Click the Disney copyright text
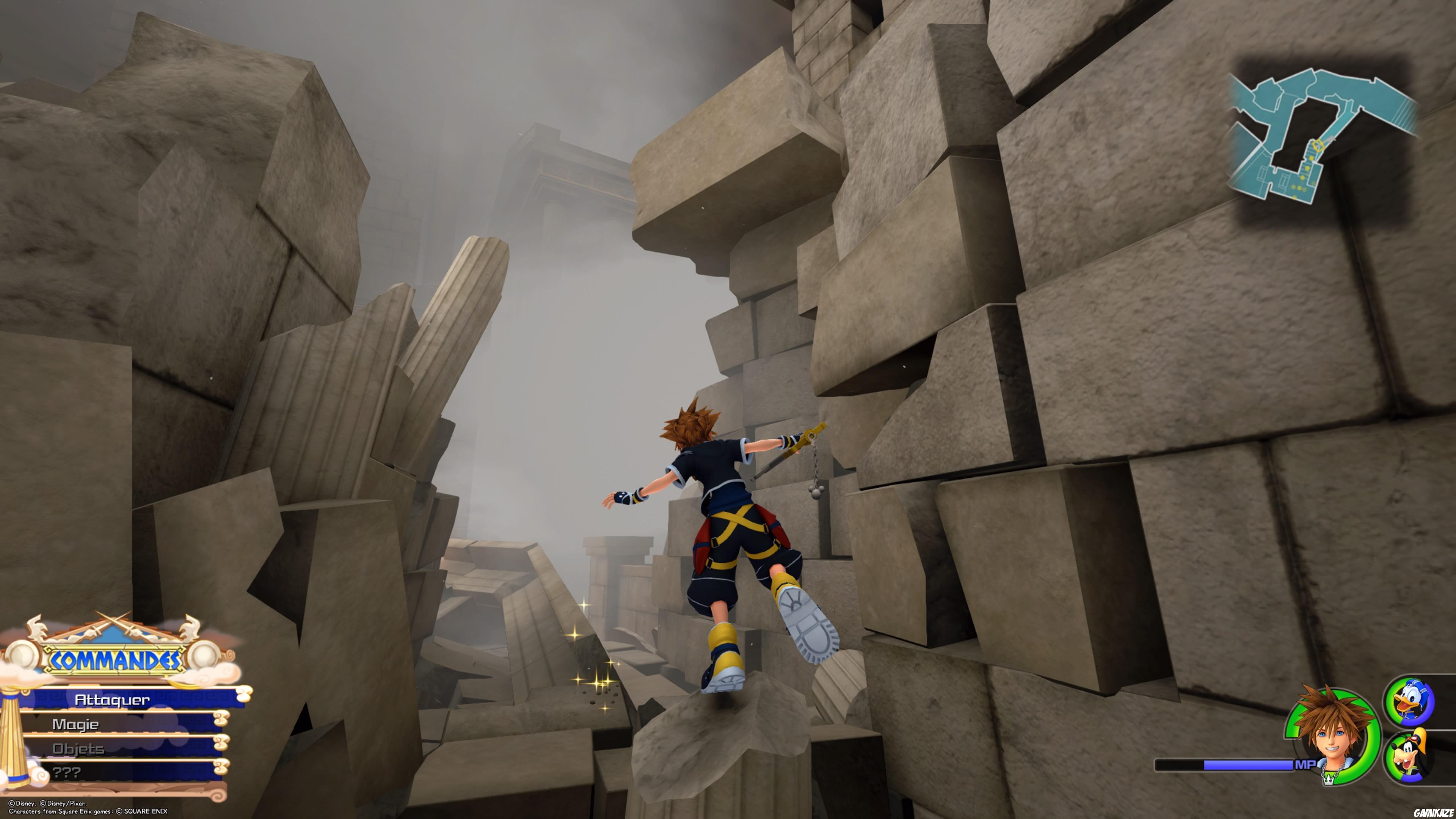 48,803
